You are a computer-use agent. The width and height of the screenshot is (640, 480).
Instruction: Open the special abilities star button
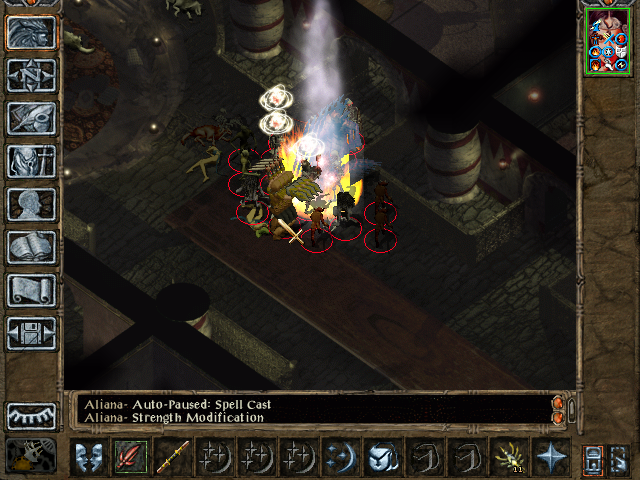tap(550, 457)
